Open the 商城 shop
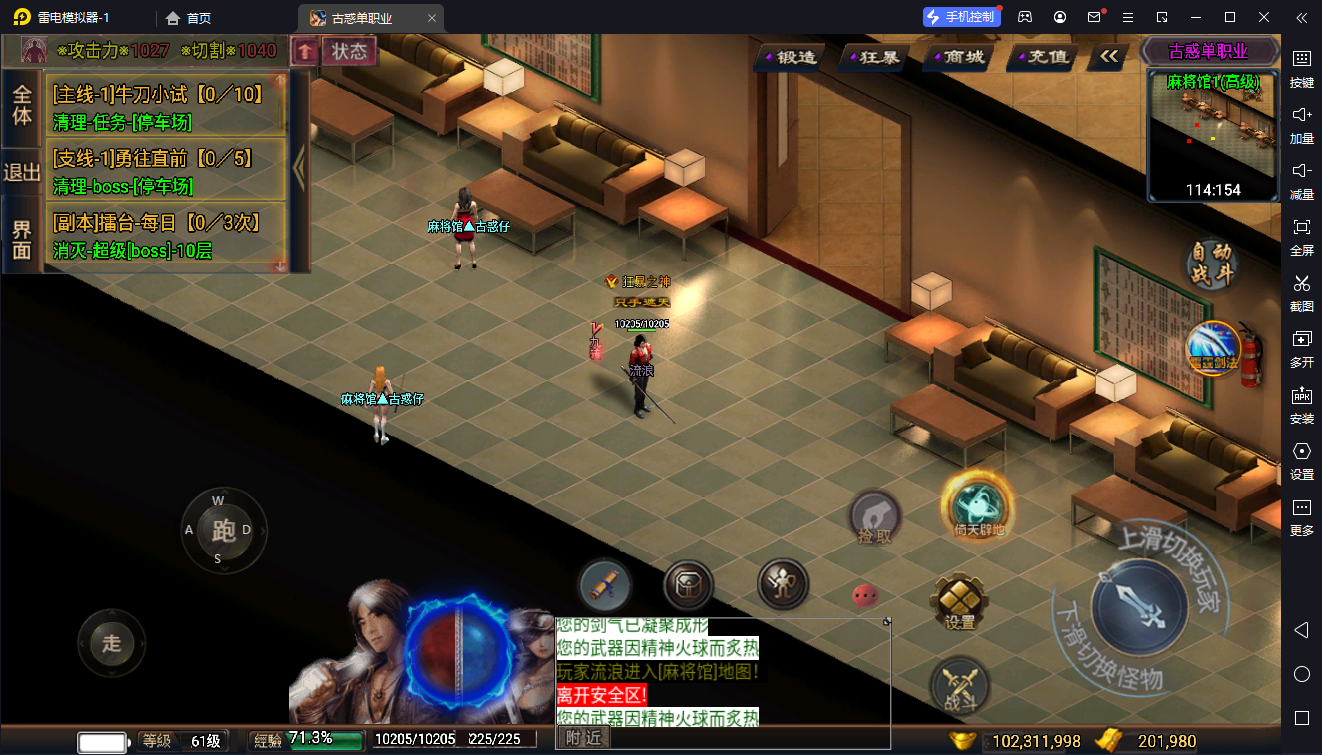 tap(959, 57)
